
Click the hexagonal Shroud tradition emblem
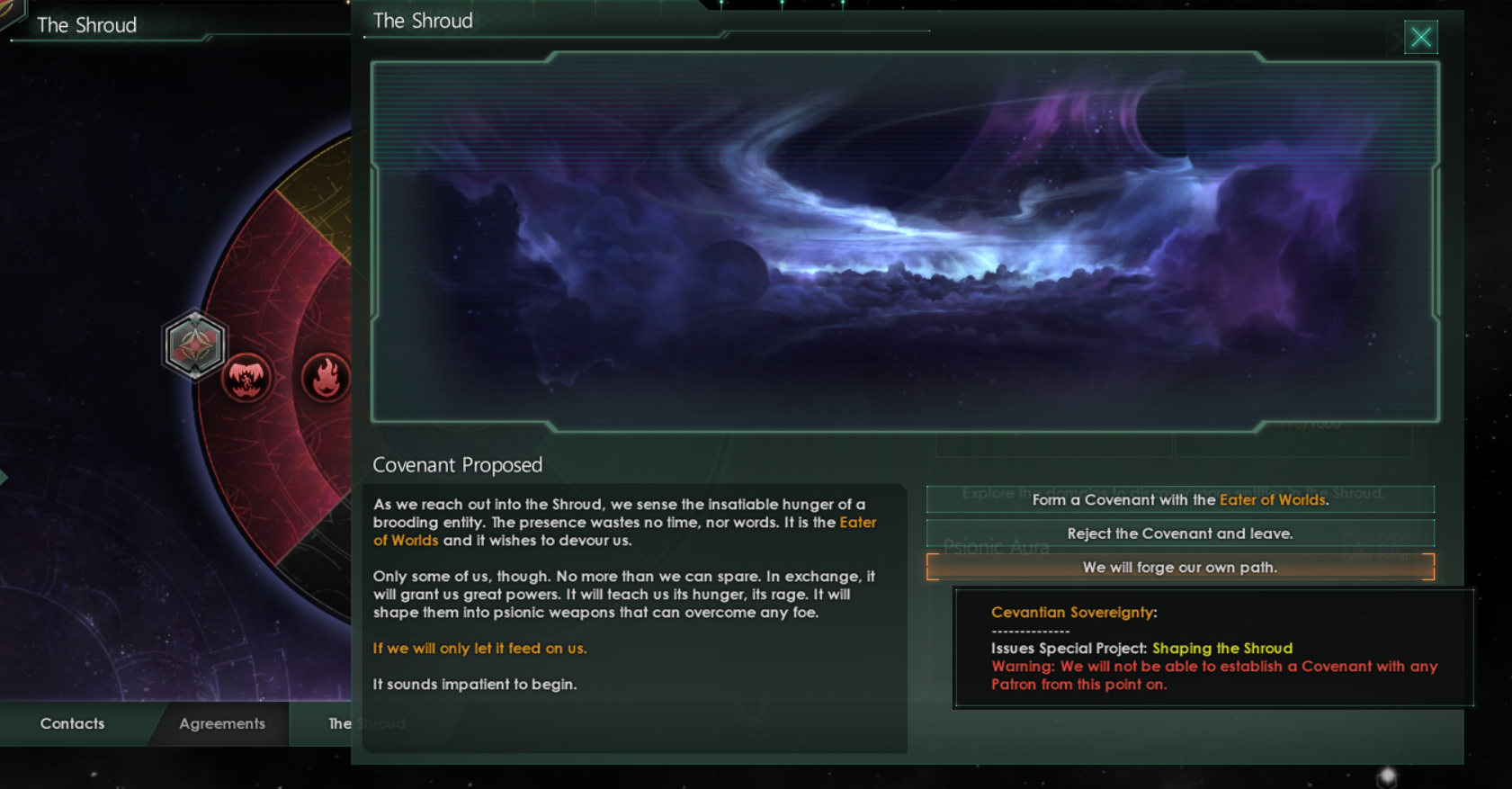pyautogui.click(x=194, y=345)
